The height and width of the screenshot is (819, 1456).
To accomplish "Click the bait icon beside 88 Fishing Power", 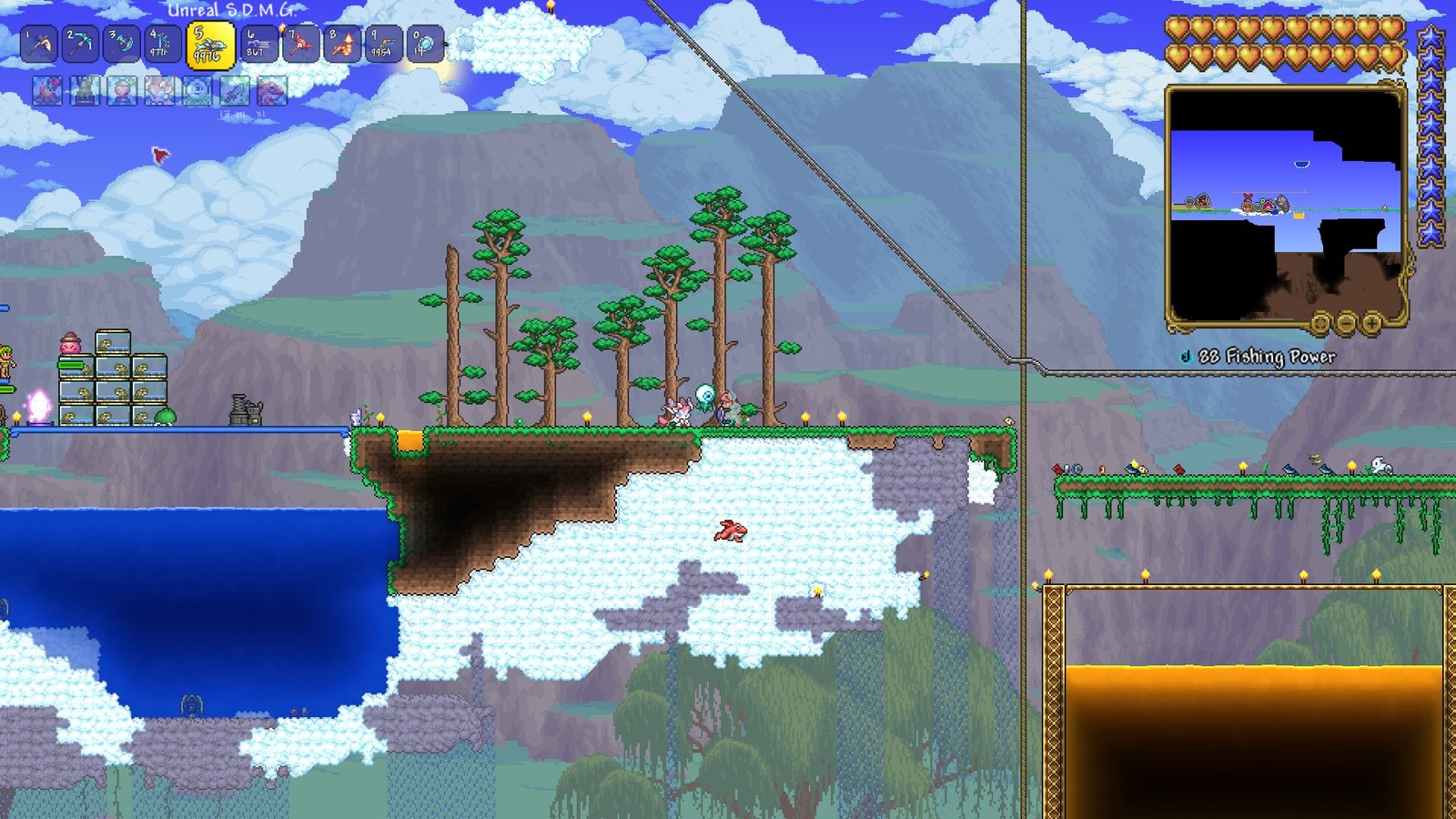I will tap(1184, 356).
